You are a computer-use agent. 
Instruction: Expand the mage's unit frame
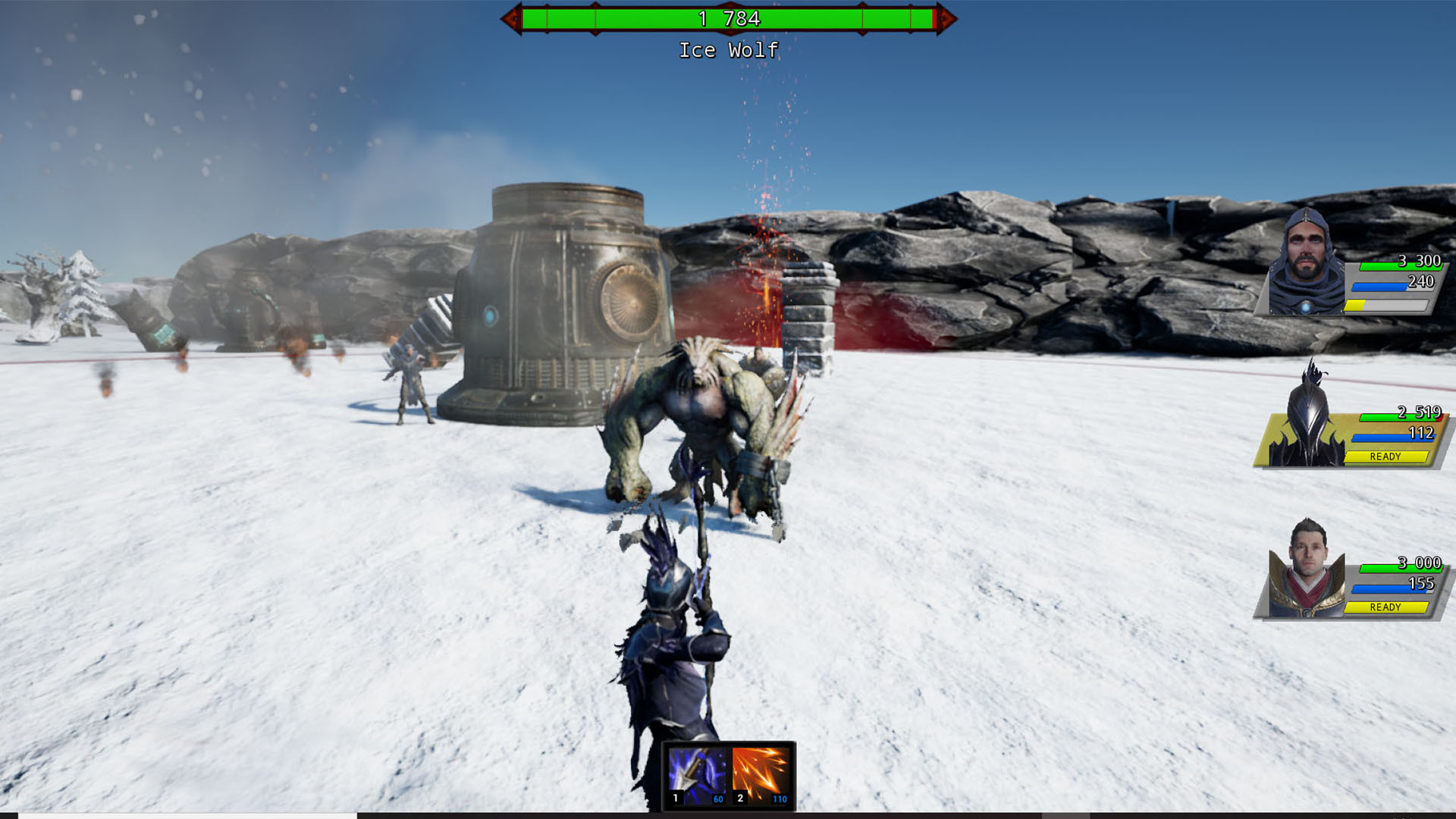[1395, 585]
